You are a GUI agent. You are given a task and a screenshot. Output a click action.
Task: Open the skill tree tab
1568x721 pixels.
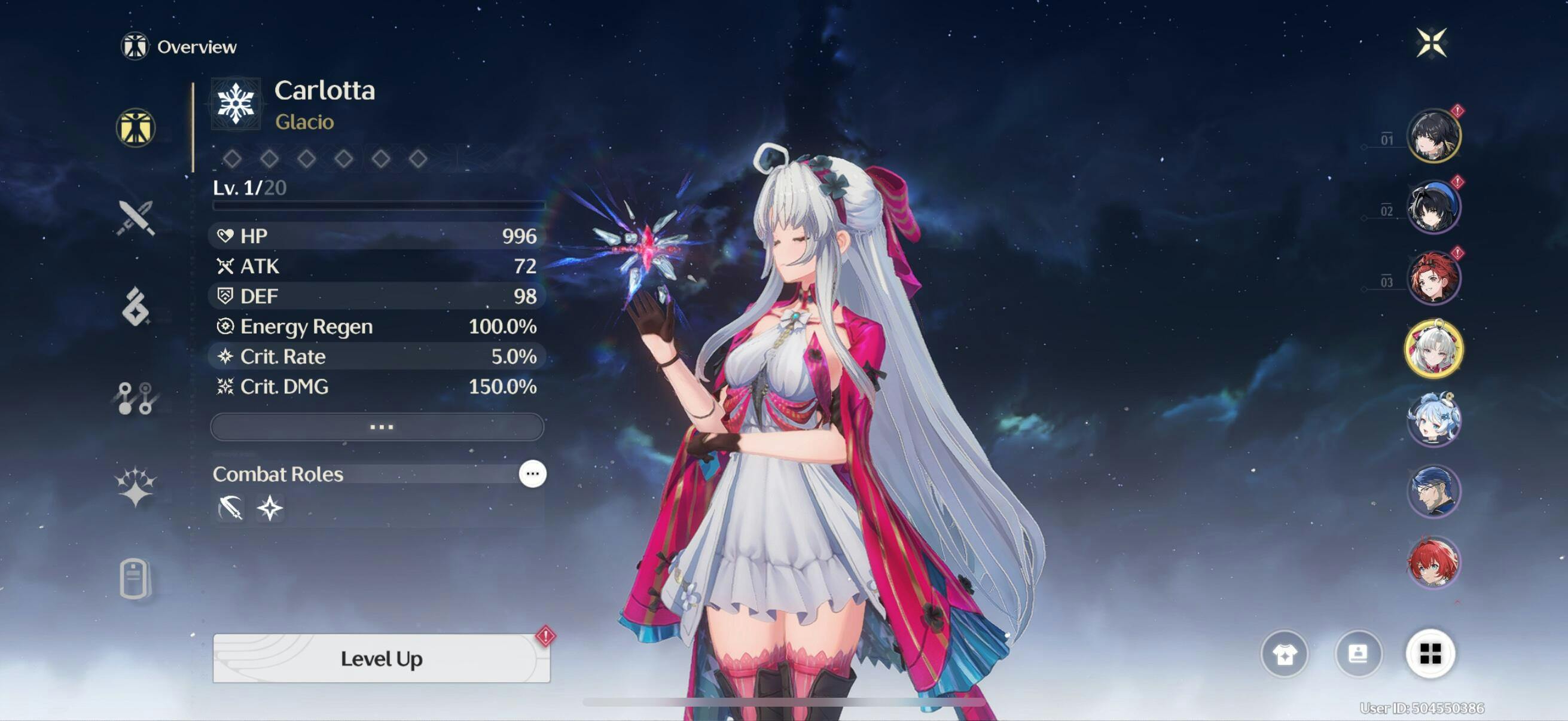[x=136, y=399]
